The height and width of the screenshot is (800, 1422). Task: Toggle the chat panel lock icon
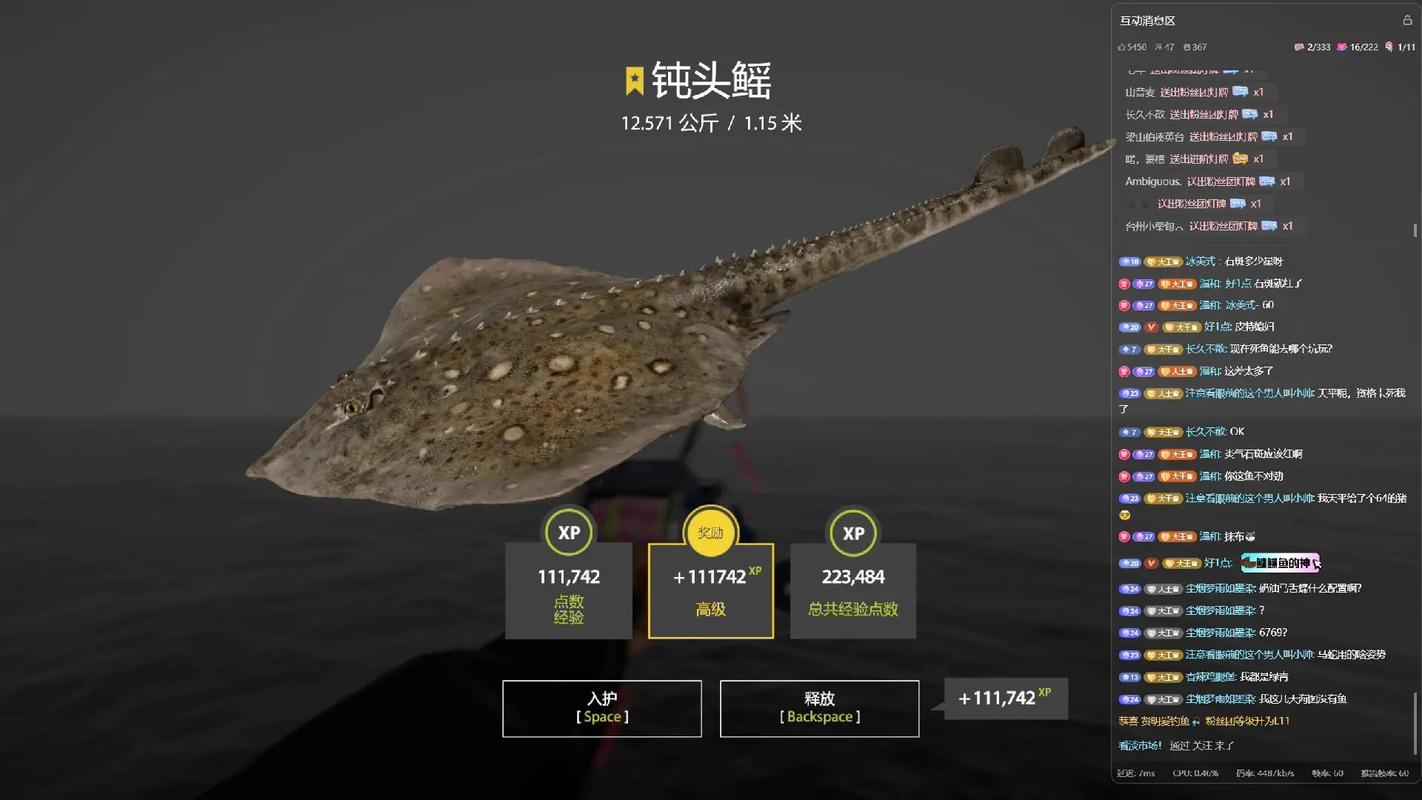tap(1408, 20)
